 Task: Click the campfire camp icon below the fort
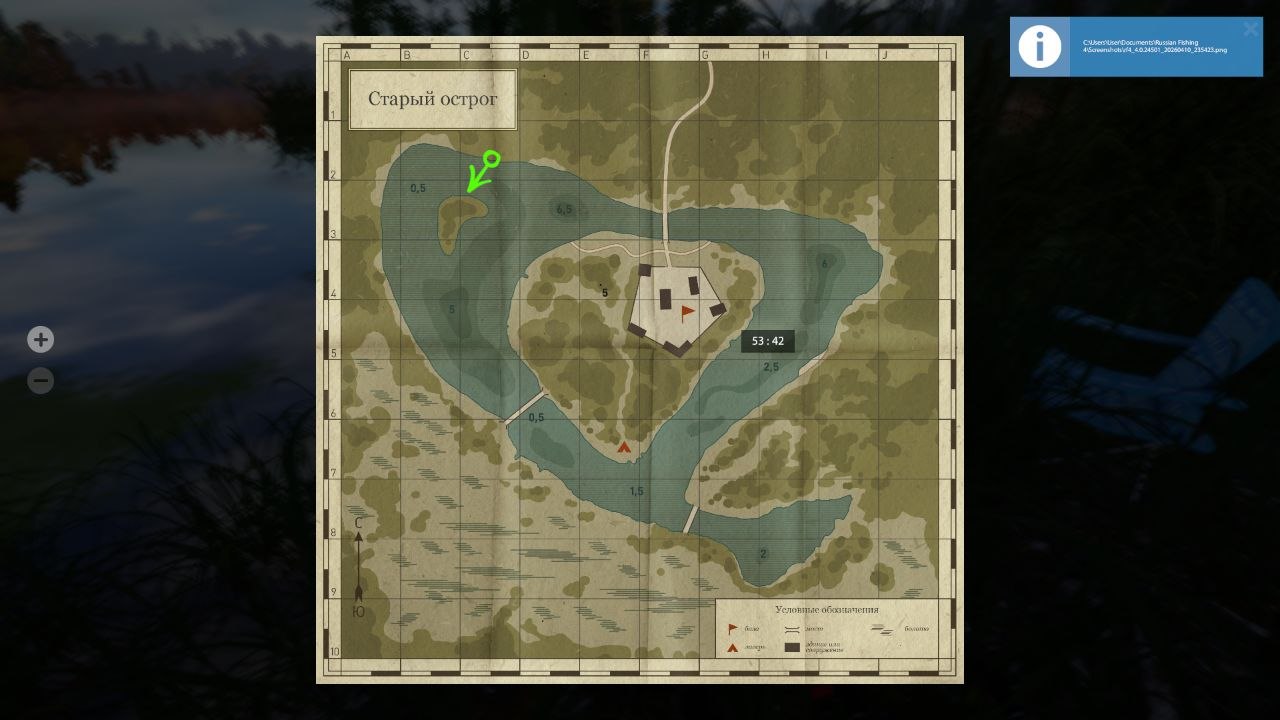(x=622, y=447)
